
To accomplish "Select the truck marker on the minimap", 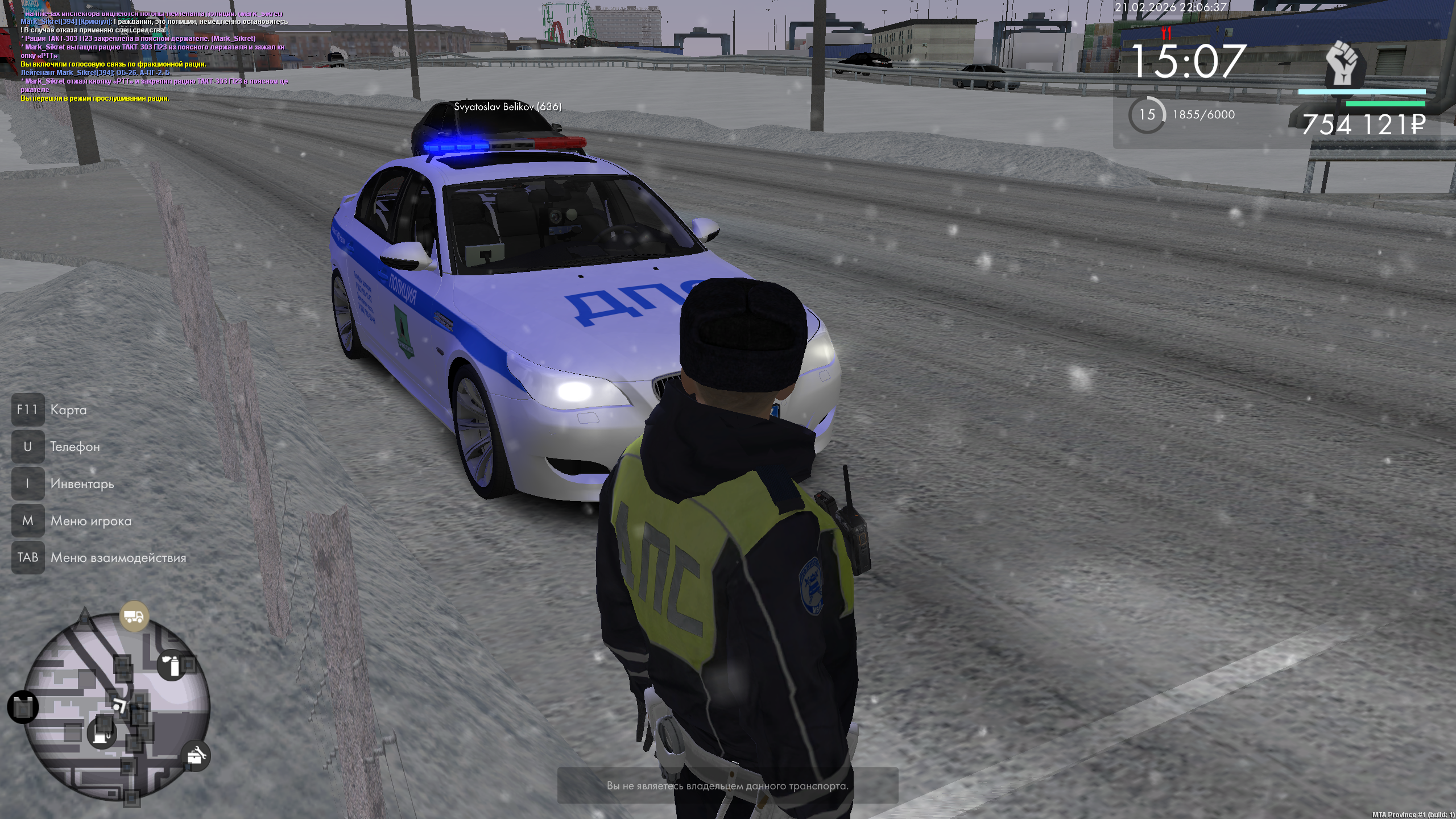I will (134, 617).
